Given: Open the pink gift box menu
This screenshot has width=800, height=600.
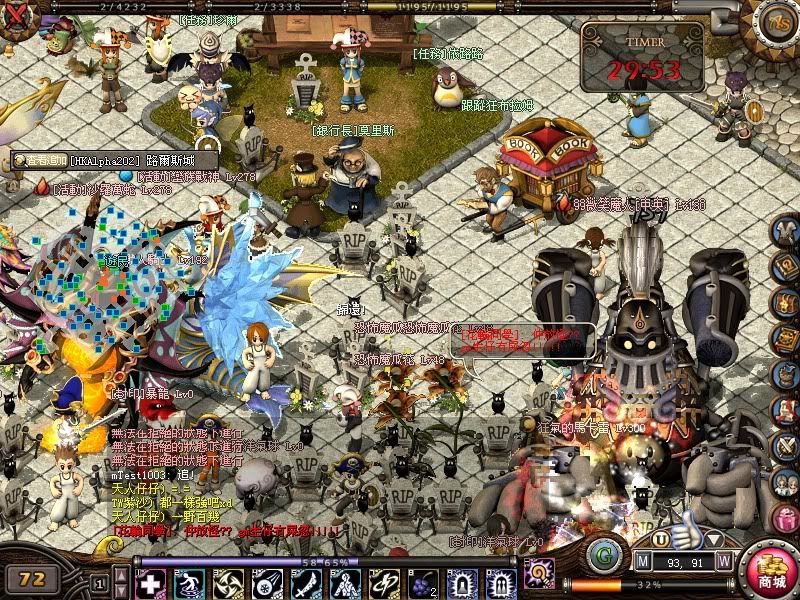Looking at the screenshot, I should click(x=787, y=519).
